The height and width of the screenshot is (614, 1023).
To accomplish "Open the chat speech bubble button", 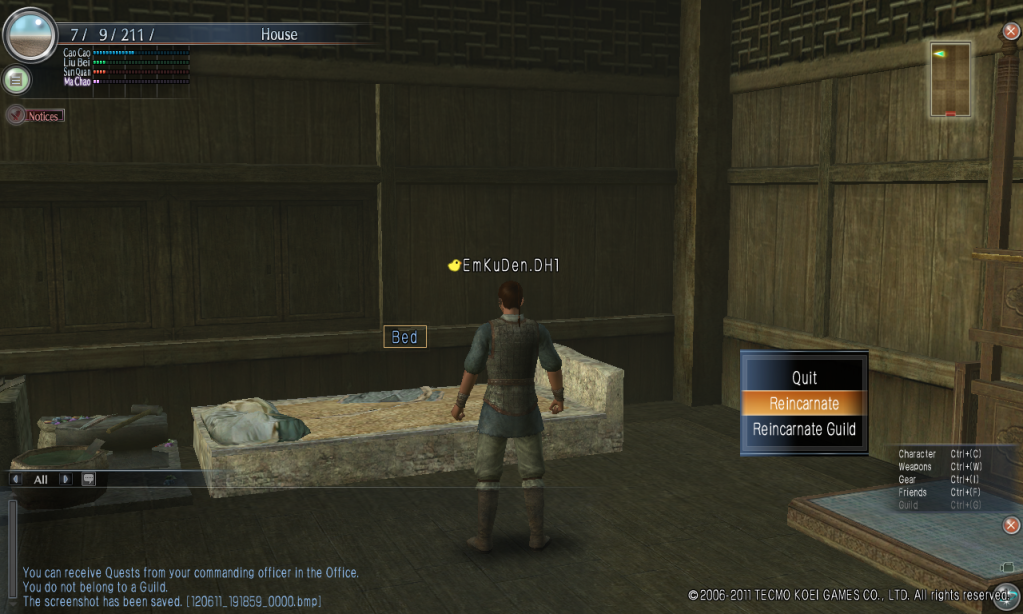I will 88,479.
